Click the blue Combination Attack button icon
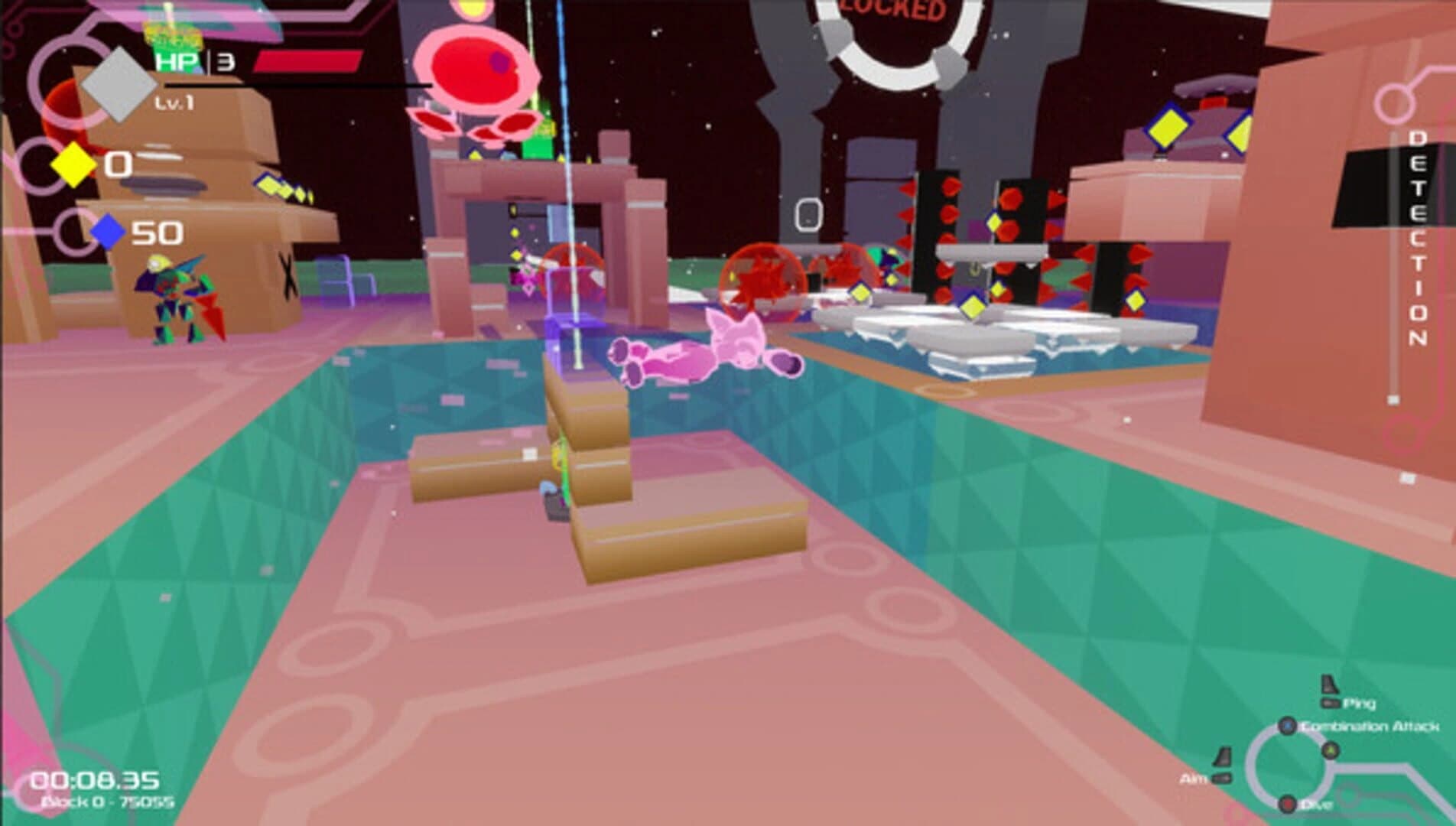This screenshot has height=826, width=1456. click(1288, 726)
